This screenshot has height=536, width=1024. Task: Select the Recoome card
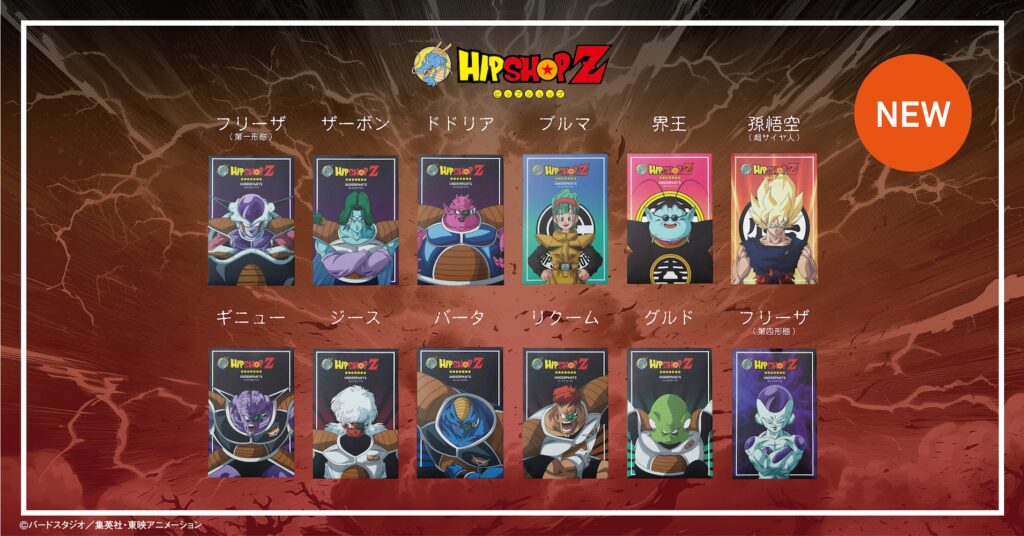tap(565, 413)
